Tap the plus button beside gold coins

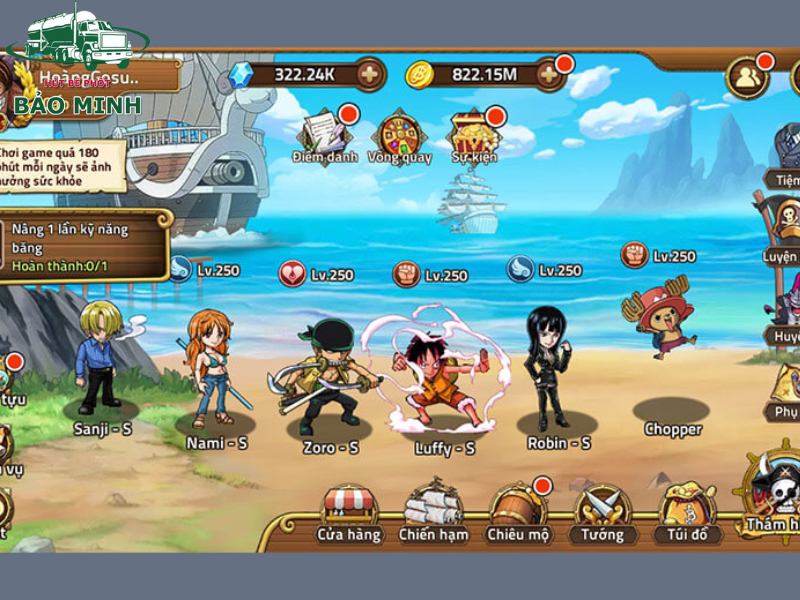coord(549,74)
